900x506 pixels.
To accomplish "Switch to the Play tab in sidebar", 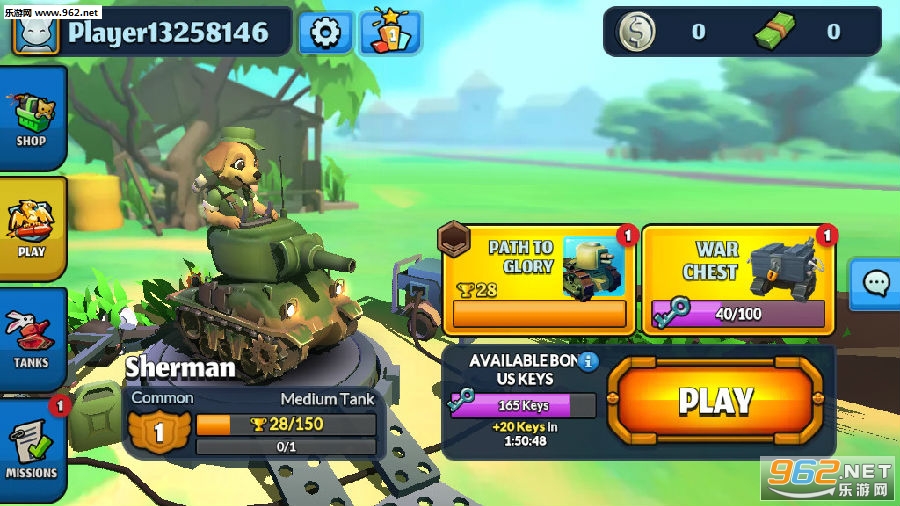I will (32, 229).
